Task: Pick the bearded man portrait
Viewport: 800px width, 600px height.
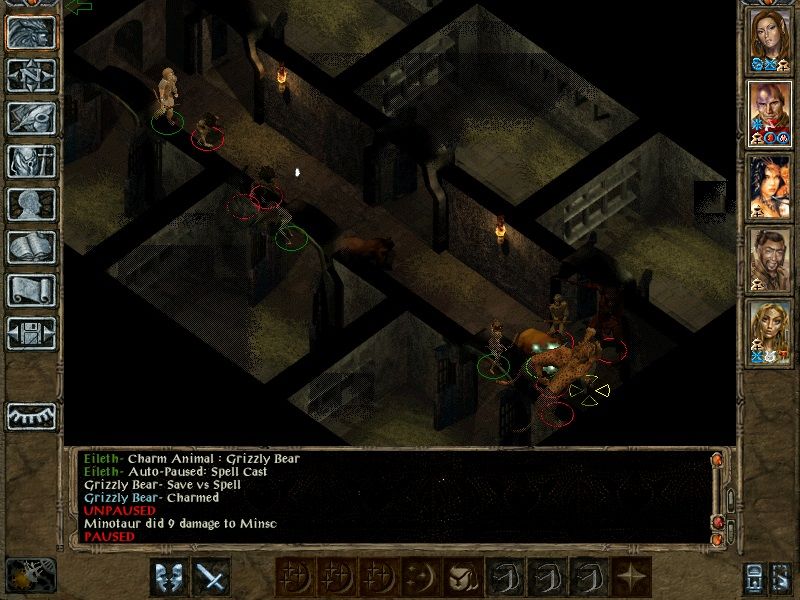Action: click(x=770, y=256)
